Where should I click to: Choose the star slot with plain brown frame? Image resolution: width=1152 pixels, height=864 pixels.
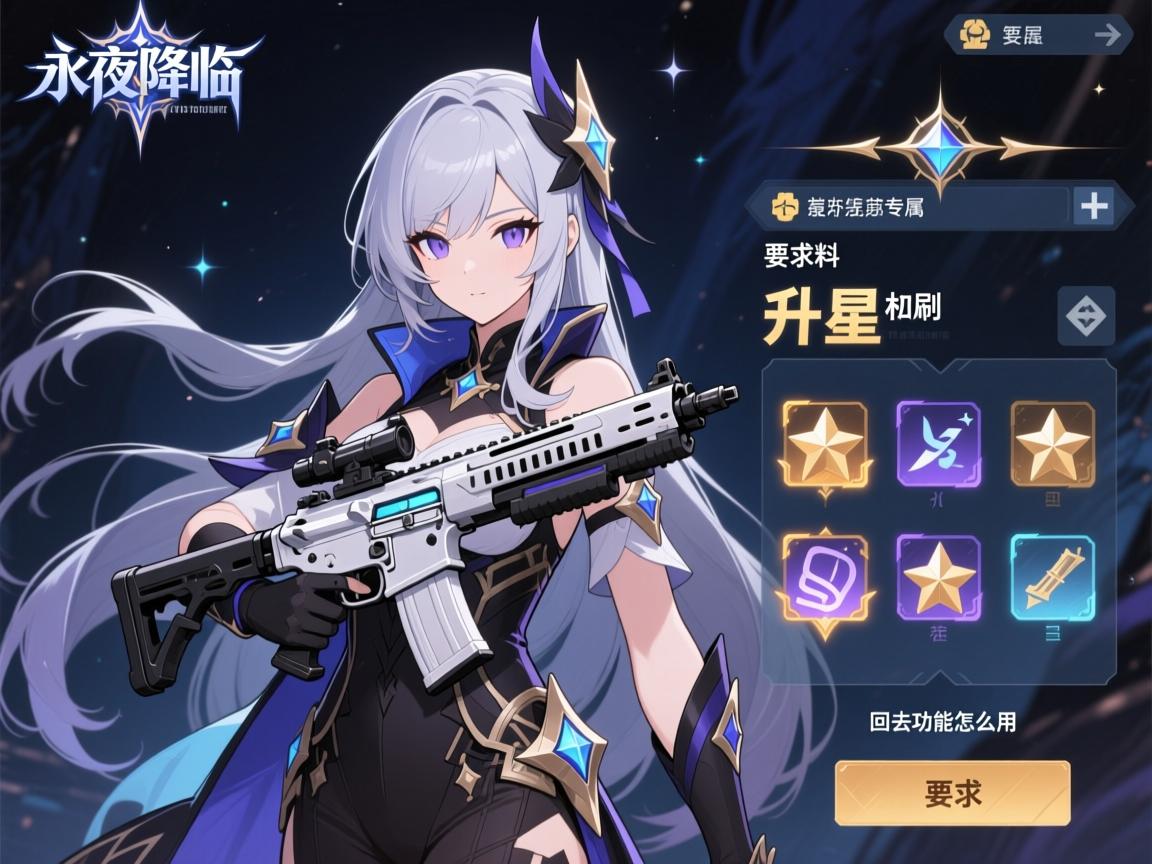click(x=1052, y=444)
